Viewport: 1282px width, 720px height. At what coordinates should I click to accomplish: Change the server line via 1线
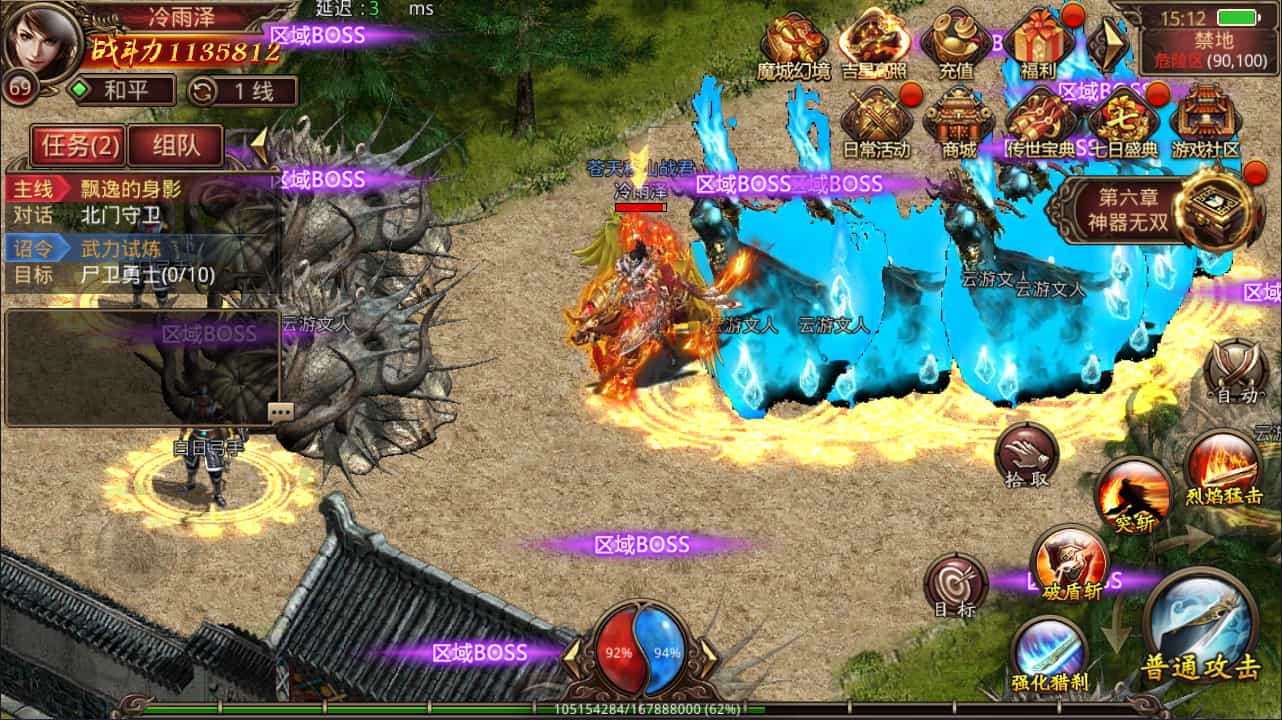point(242,91)
